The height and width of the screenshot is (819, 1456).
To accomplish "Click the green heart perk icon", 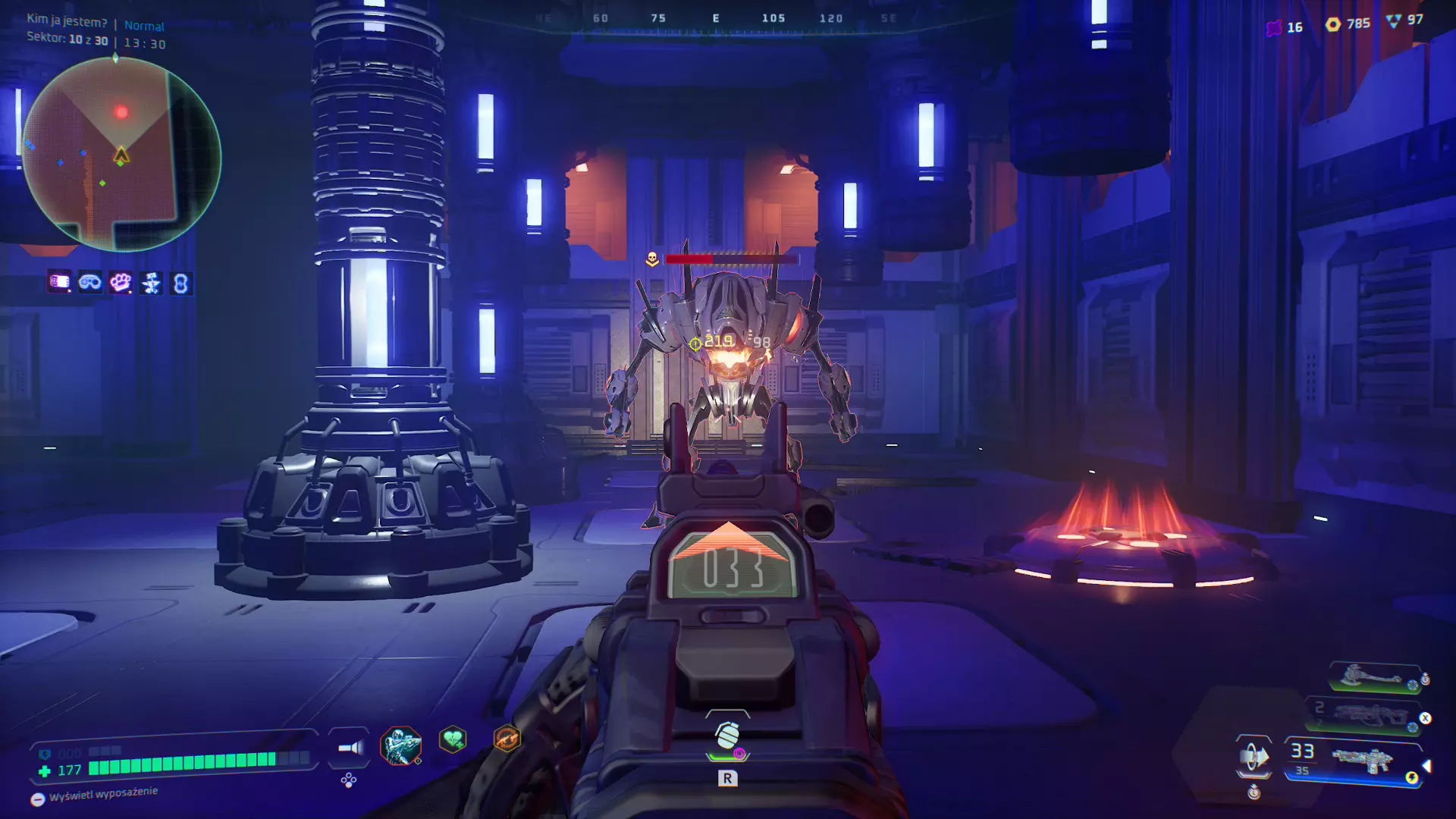I will (453, 739).
